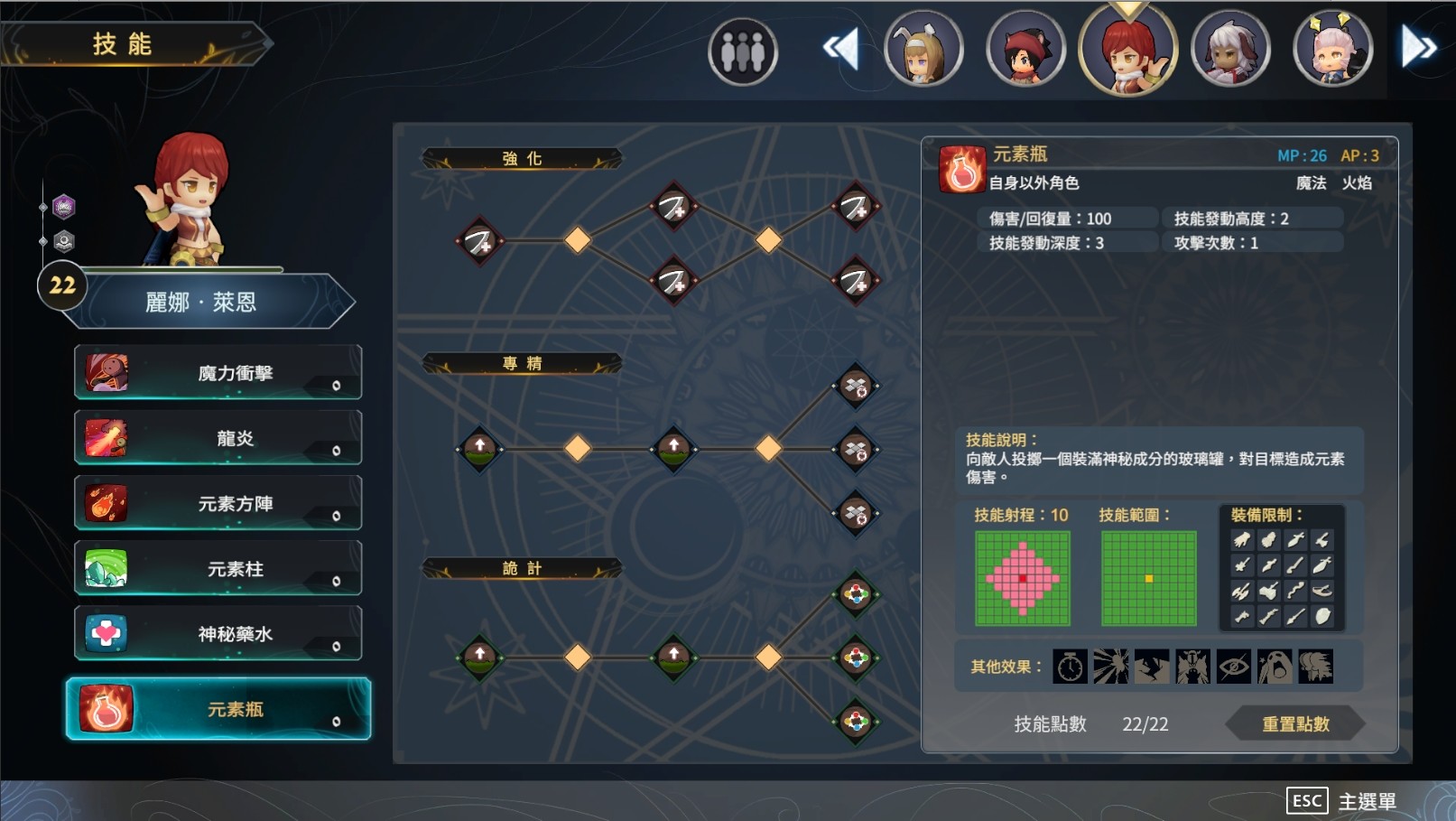The image size is (1456, 821).
Task: Click the 重置點數 reset button
Action: (1297, 723)
